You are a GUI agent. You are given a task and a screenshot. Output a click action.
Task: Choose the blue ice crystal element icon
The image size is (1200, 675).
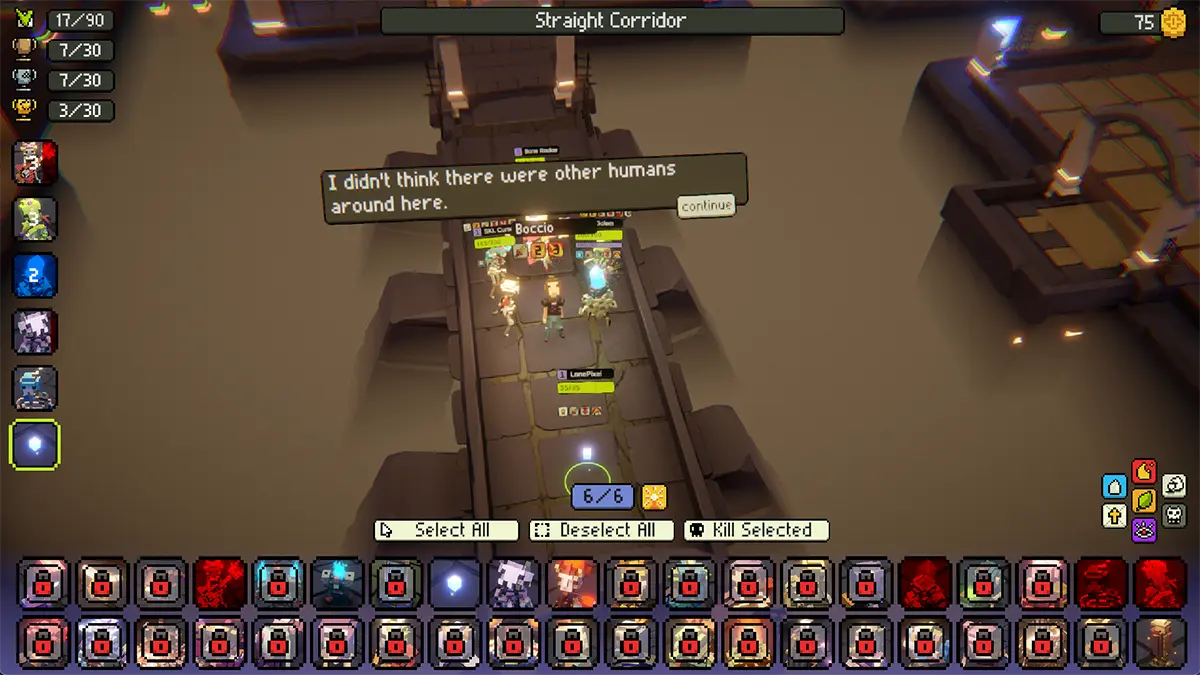1115,487
